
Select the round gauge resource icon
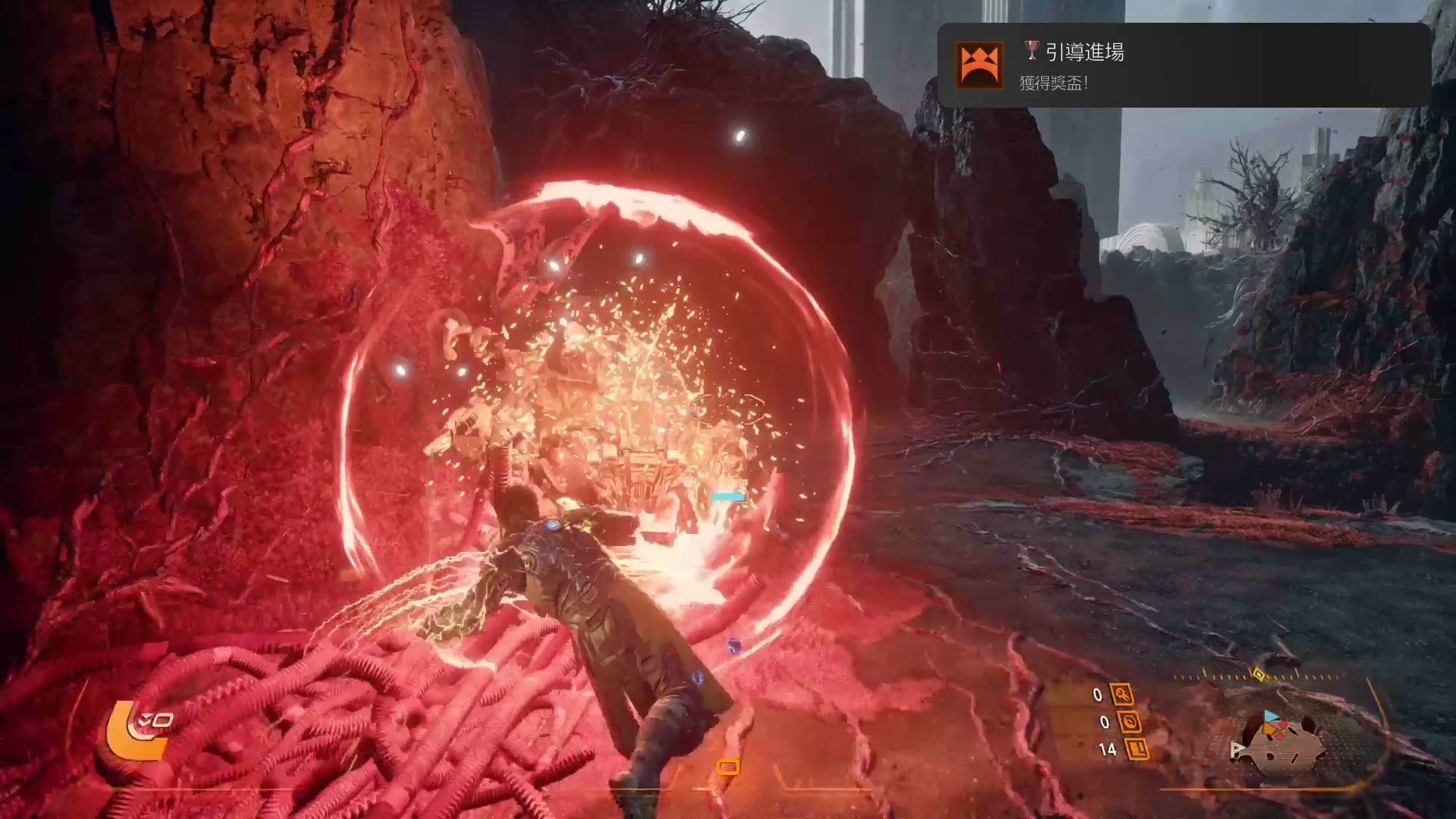pos(1129,722)
